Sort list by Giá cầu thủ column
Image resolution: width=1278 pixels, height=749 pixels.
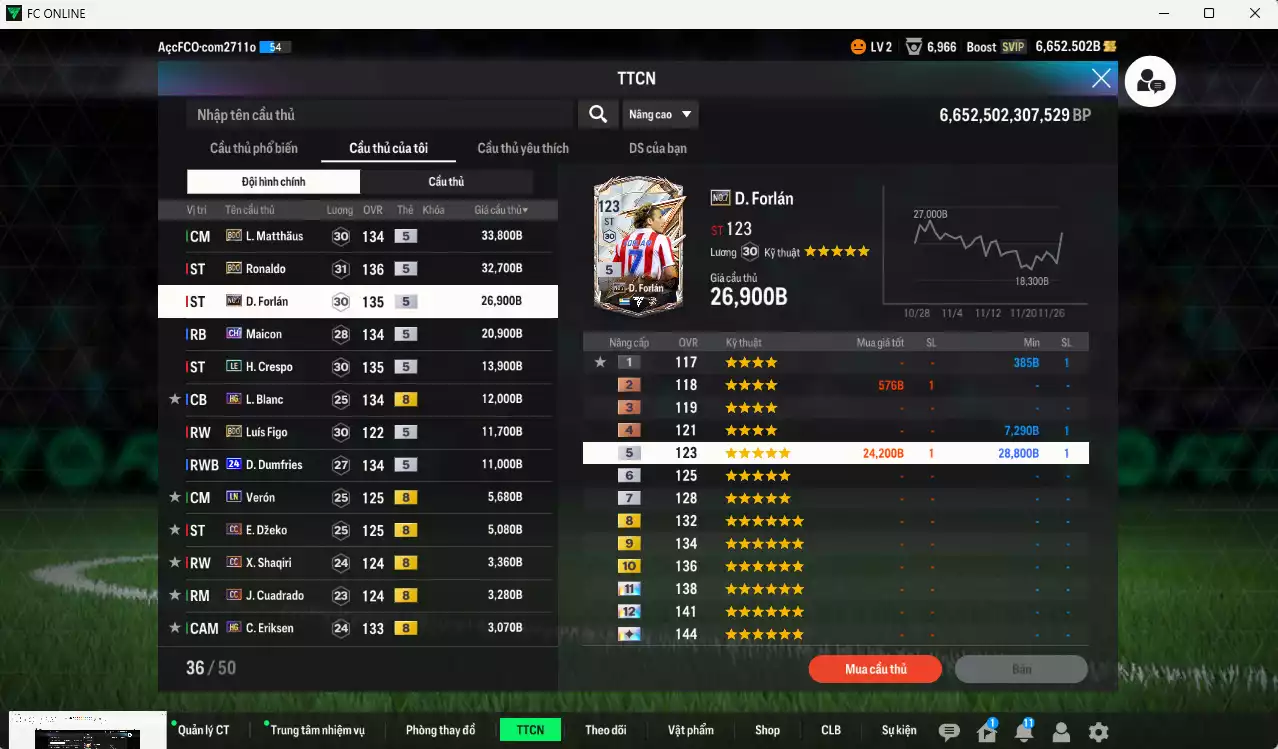click(x=501, y=210)
